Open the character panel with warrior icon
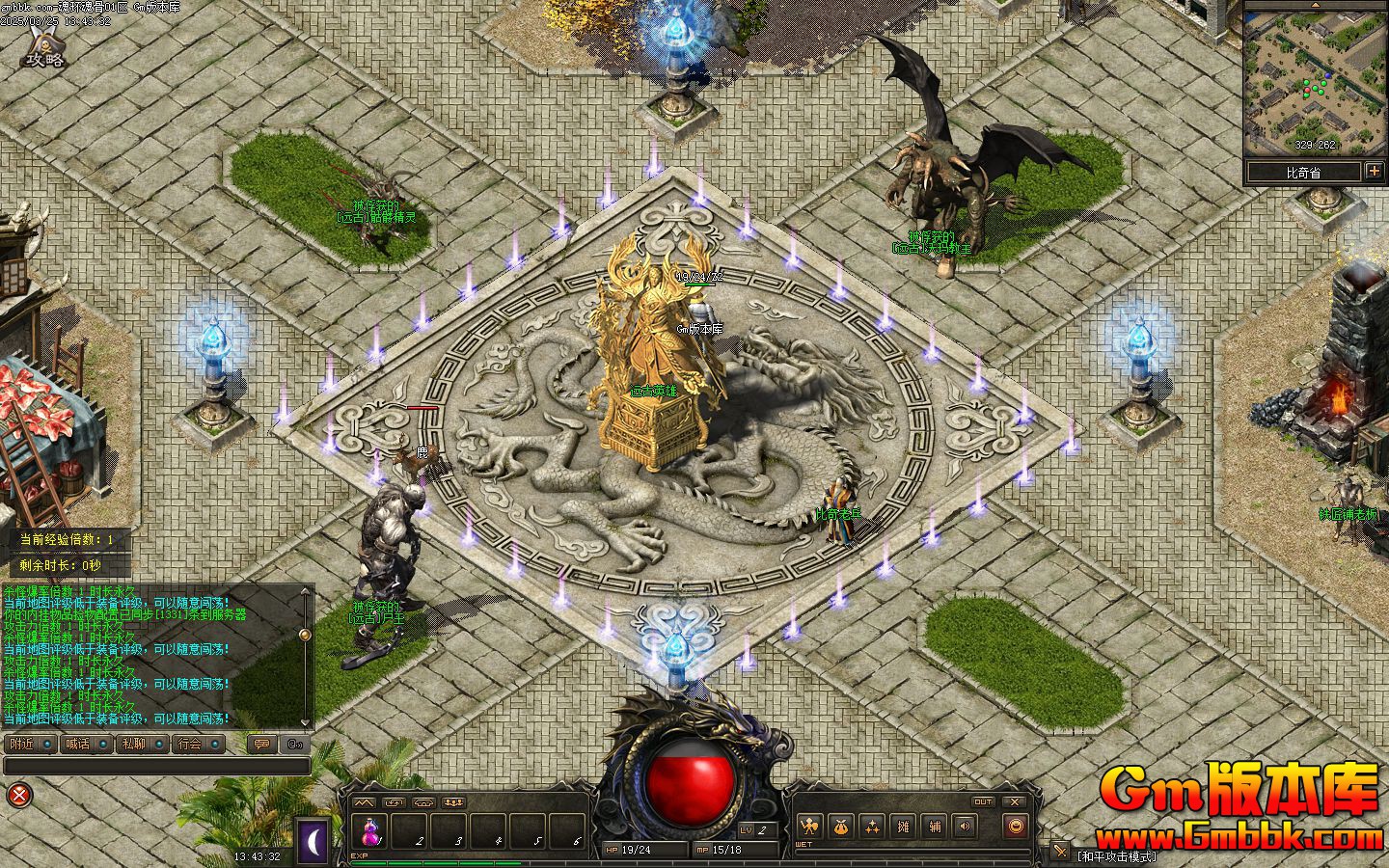The height and width of the screenshot is (868, 1389). (x=810, y=826)
